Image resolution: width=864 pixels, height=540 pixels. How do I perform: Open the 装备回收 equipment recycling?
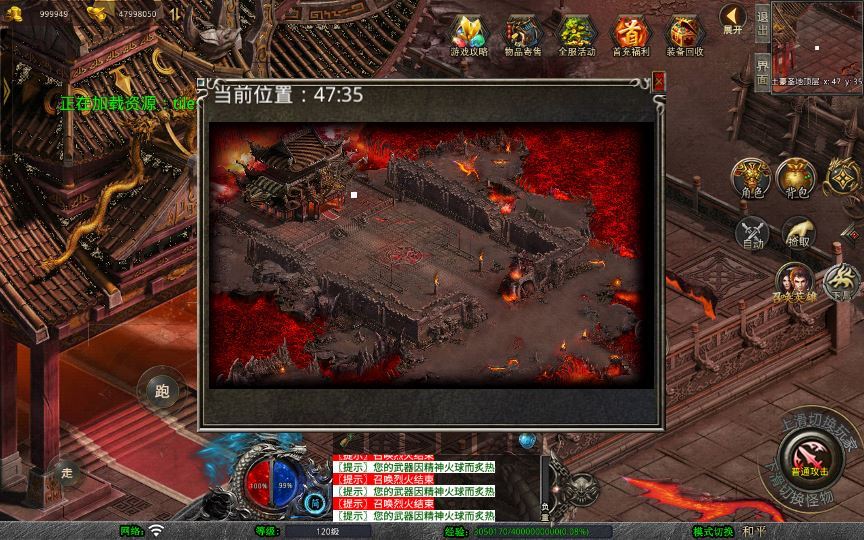(685, 36)
